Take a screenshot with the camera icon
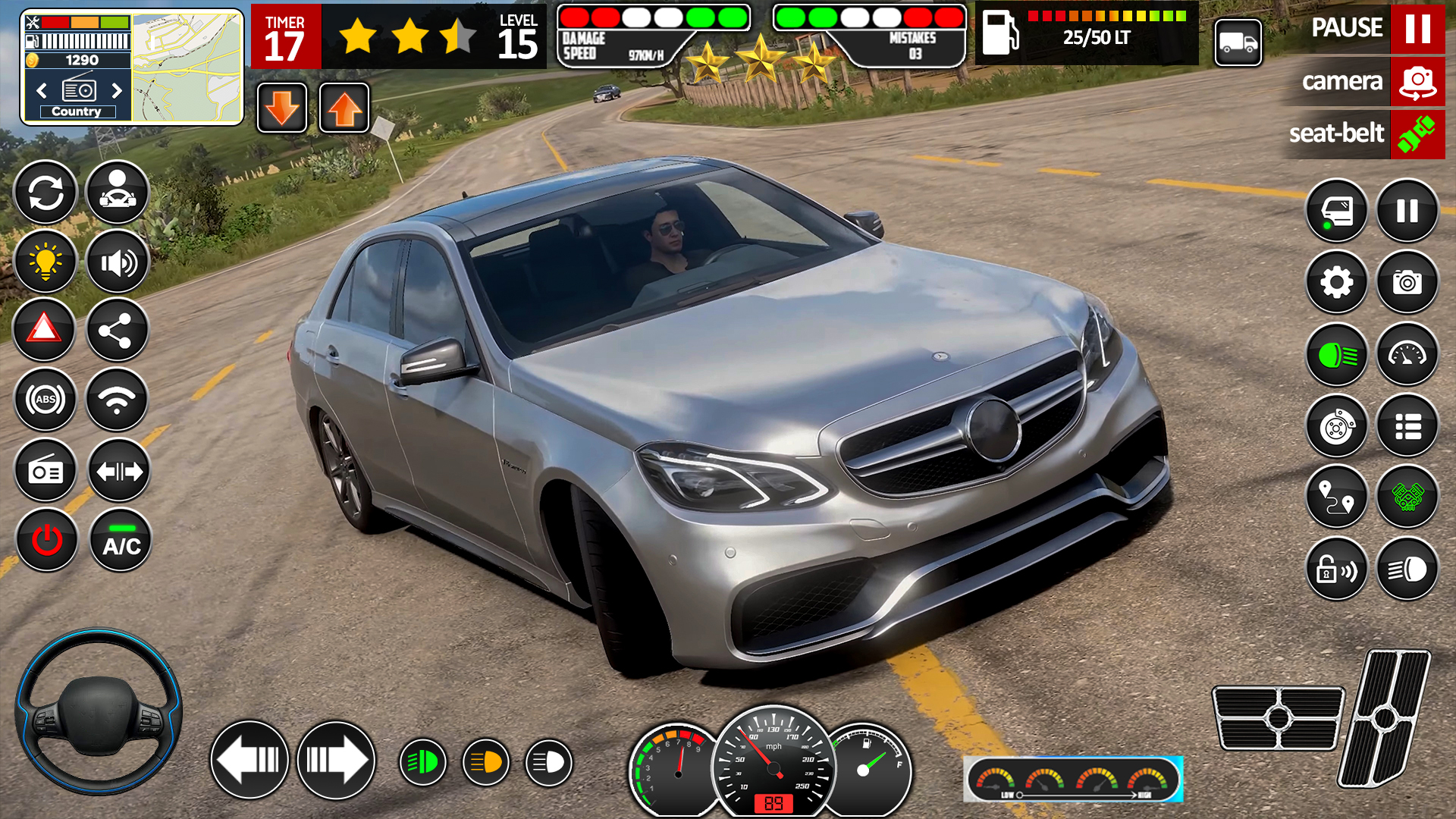The width and height of the screenshot is (1456, 819). coord(1407,282)
